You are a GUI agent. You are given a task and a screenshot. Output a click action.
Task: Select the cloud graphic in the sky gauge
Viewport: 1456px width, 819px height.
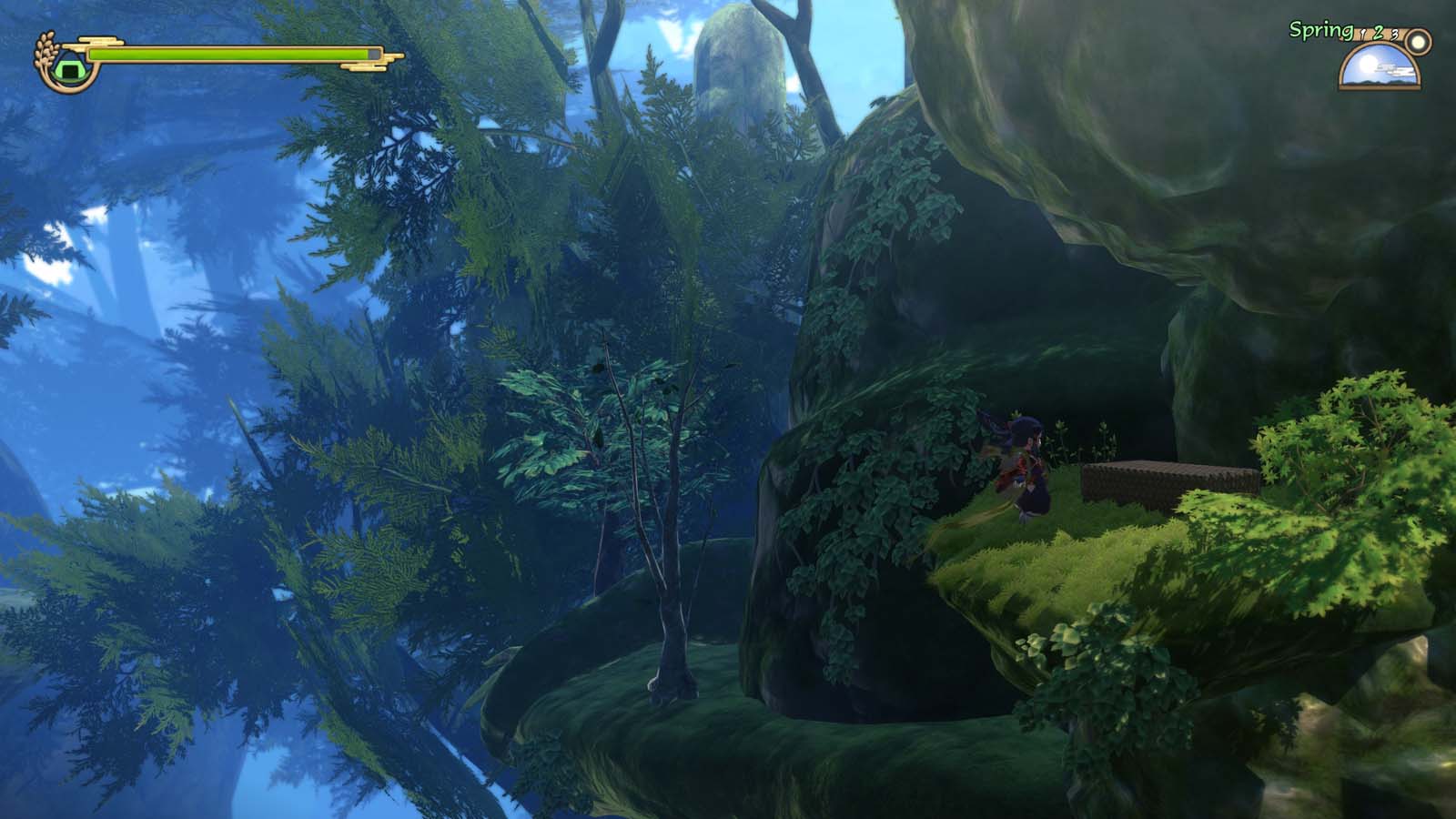click(1394, 69)
